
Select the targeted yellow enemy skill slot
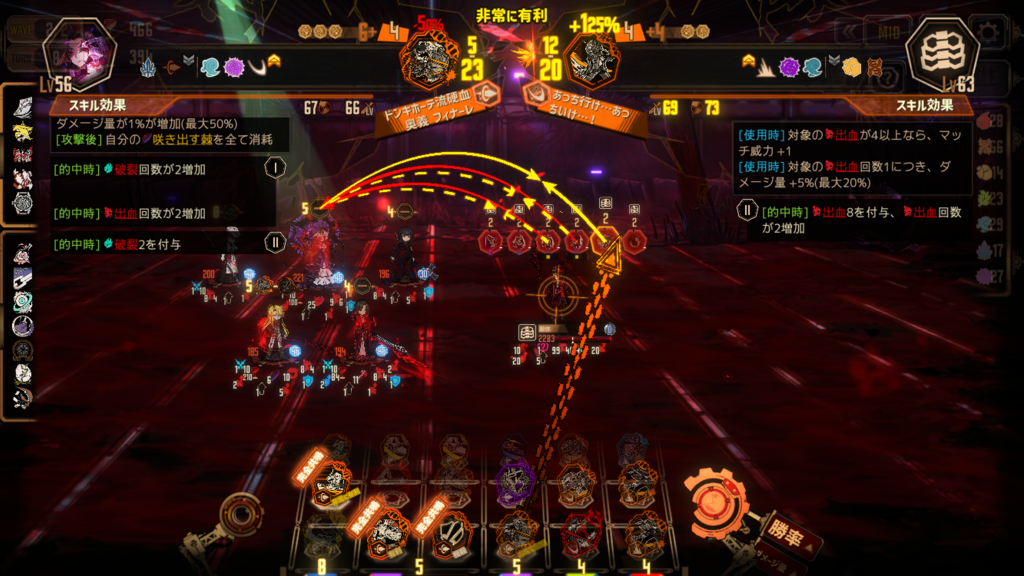[605, 240]
